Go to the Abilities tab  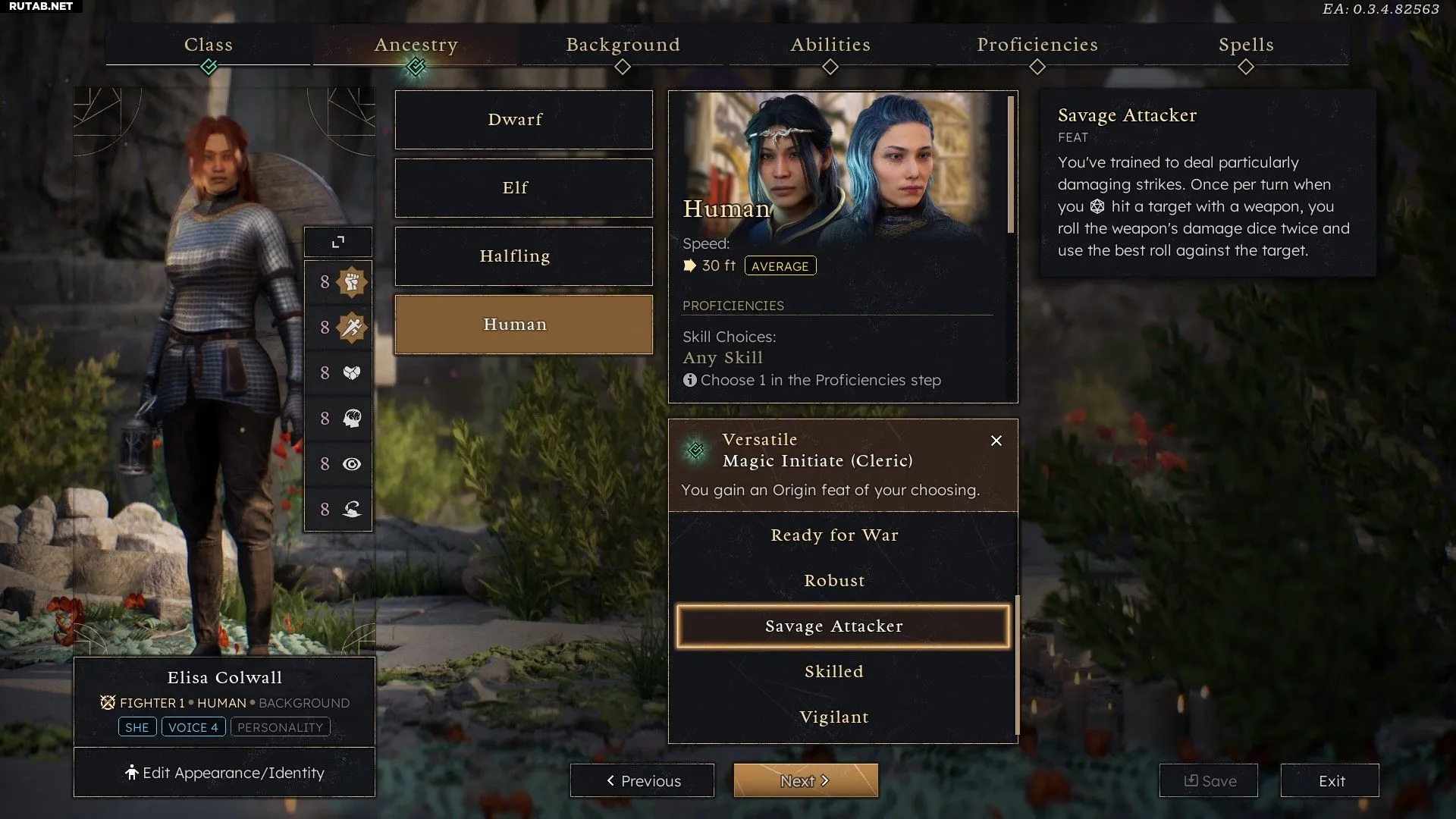click(830, 45)
